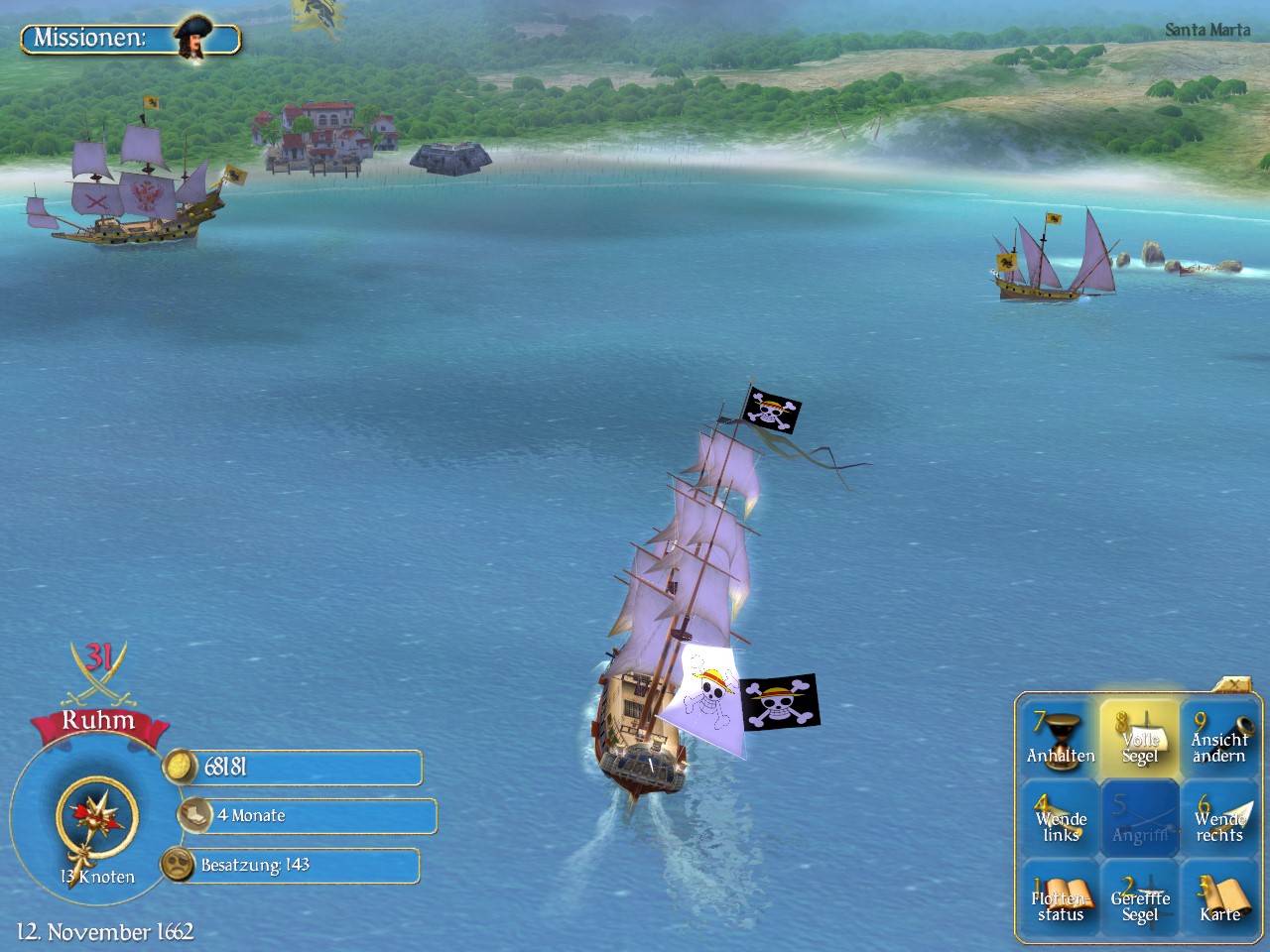The height and width of the screenshot is (952, 1270).
Task: Set Volle Segel
Action: click(1140, 739)
